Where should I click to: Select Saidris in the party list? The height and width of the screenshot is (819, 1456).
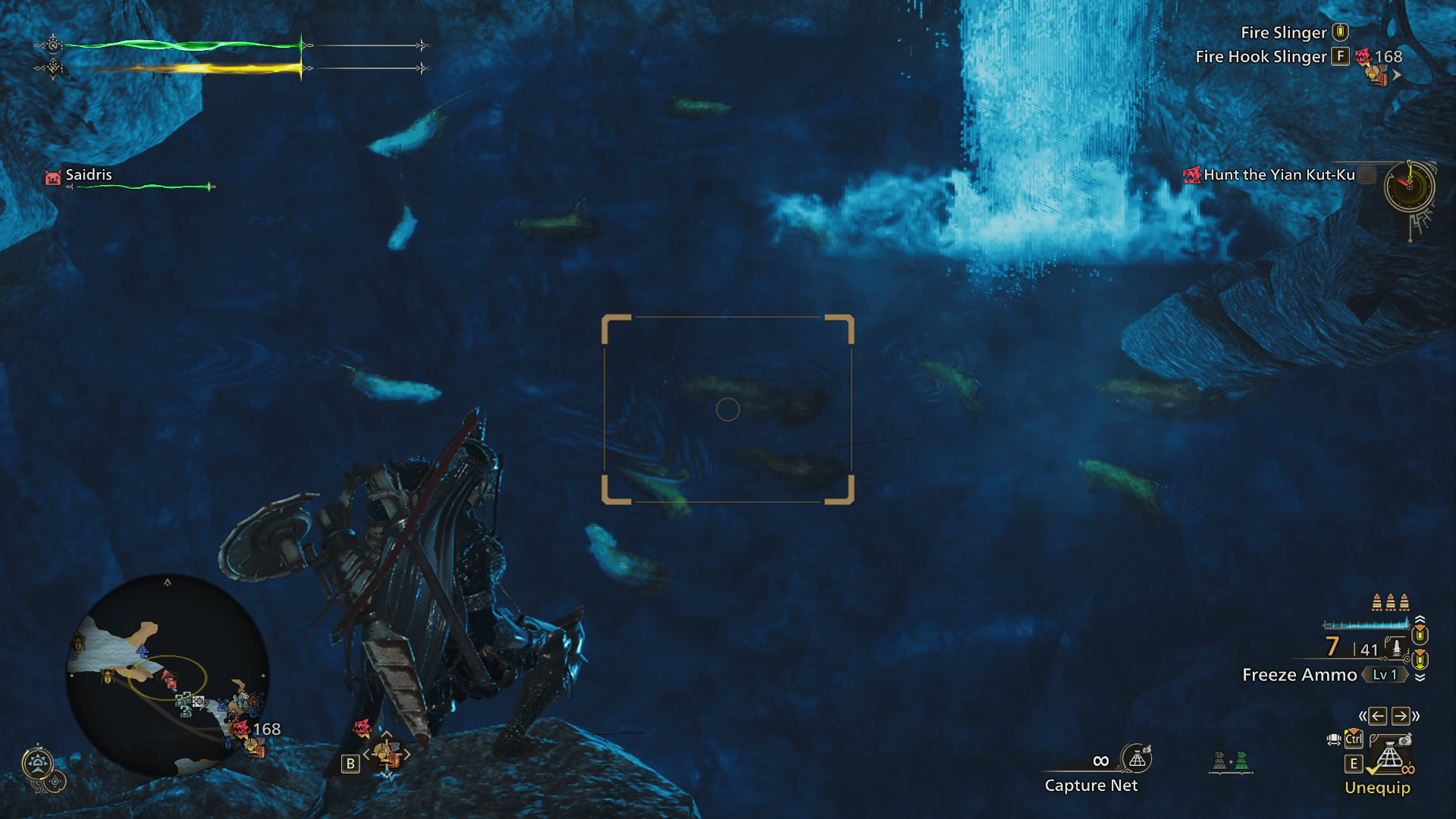tap(88, 175)
